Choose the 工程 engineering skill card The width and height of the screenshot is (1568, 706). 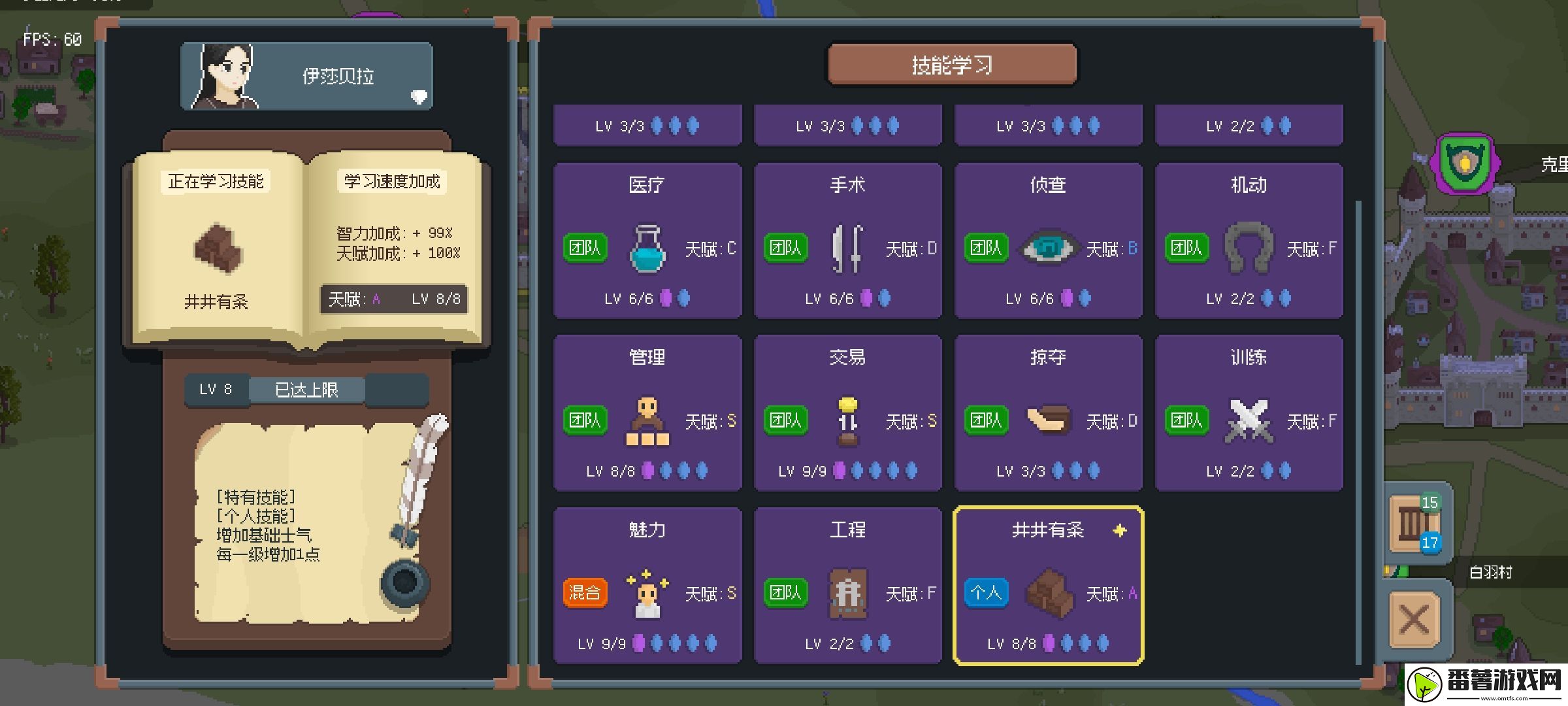(x=847, y=585)
